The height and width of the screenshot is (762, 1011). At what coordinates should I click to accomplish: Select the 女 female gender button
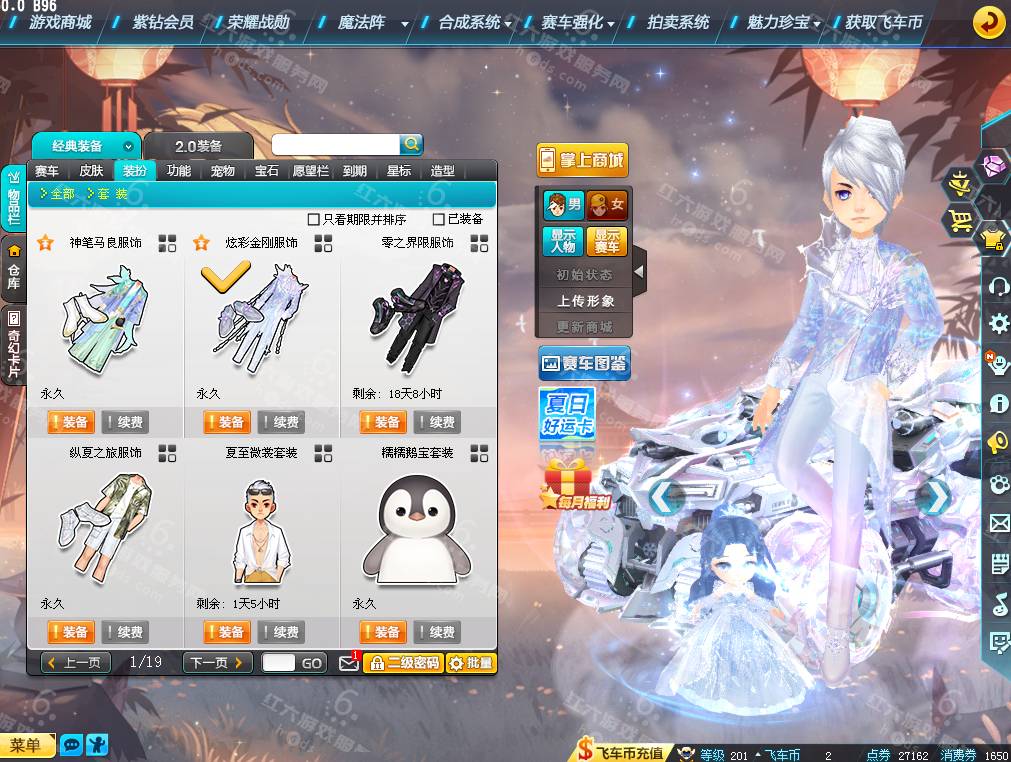(606, 206)
